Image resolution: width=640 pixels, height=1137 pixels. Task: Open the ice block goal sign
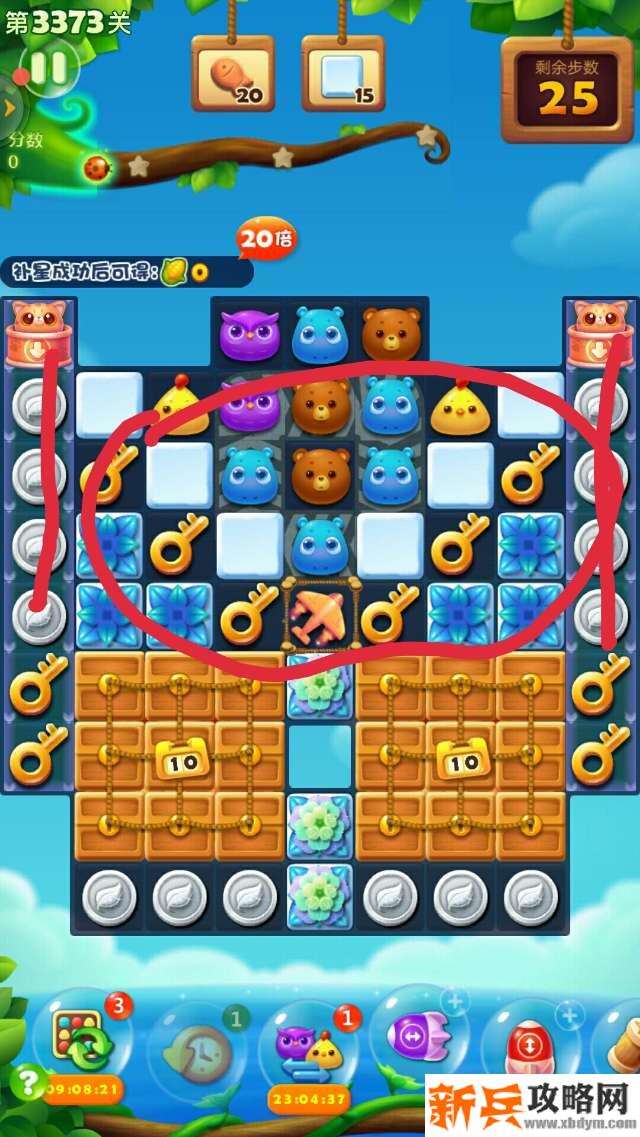point(343,76)
